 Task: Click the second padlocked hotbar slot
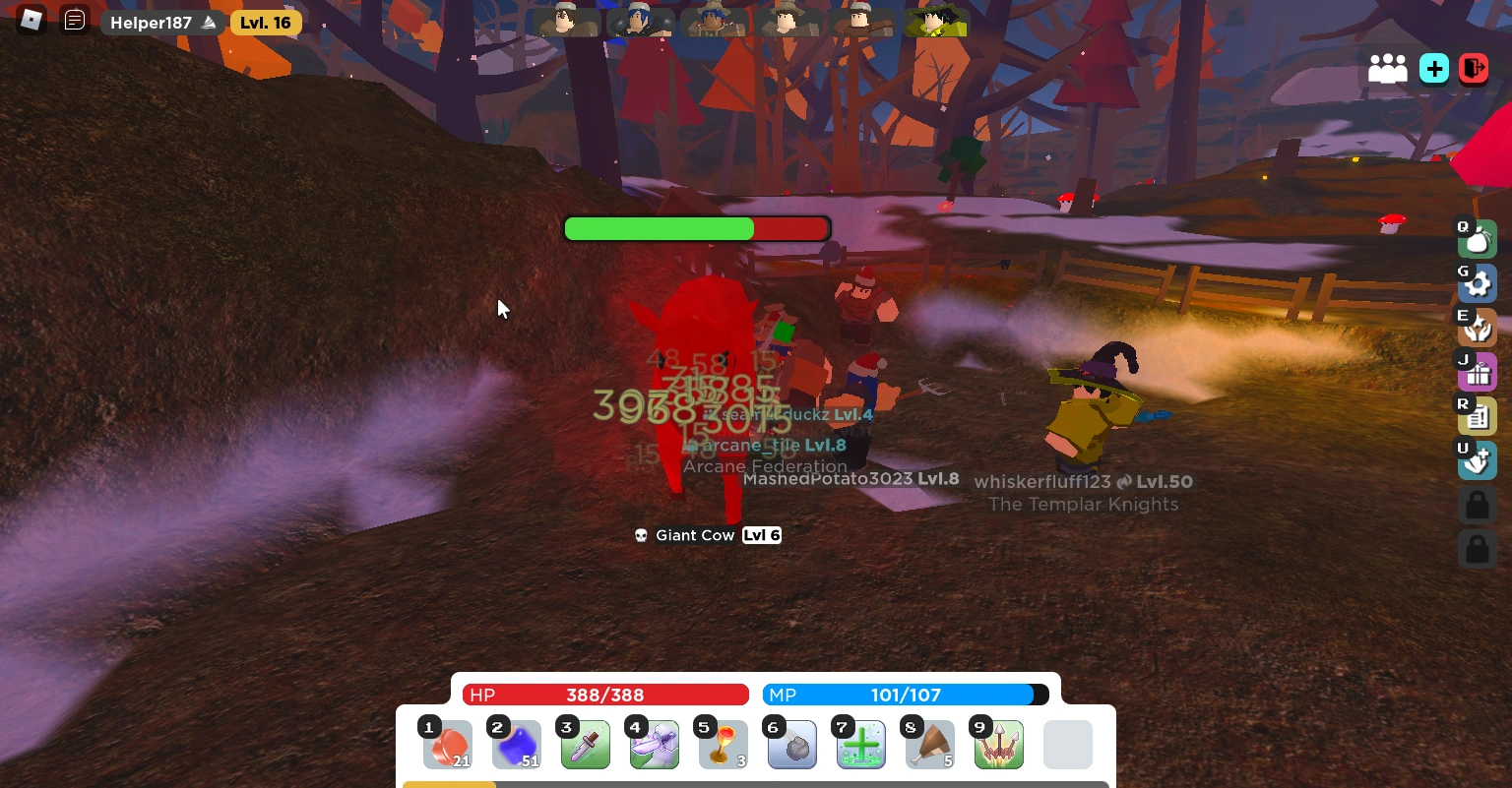tap(1478, 549)
